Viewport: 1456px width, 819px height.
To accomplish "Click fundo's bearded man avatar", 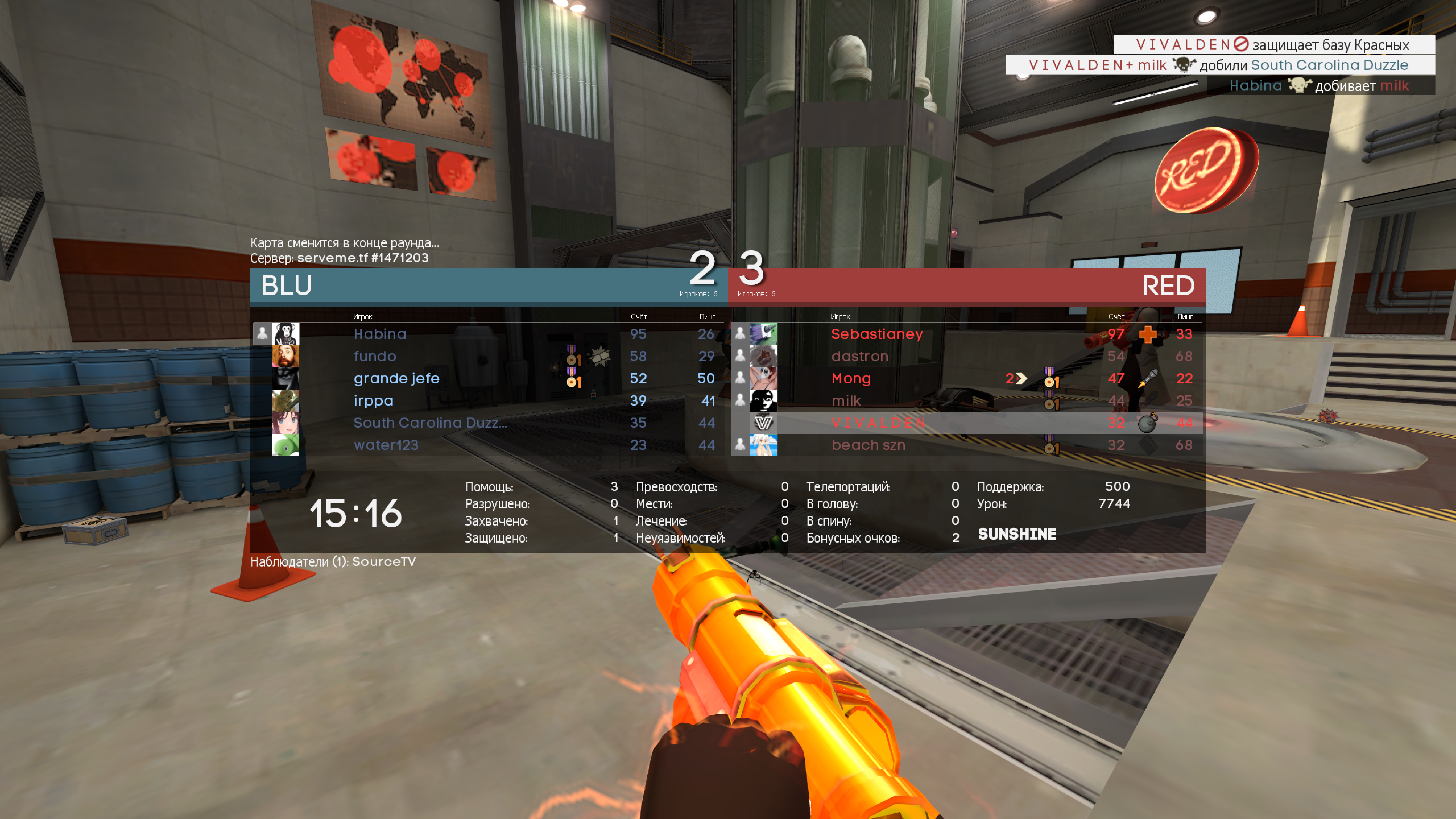I will [x=285, y=356].
